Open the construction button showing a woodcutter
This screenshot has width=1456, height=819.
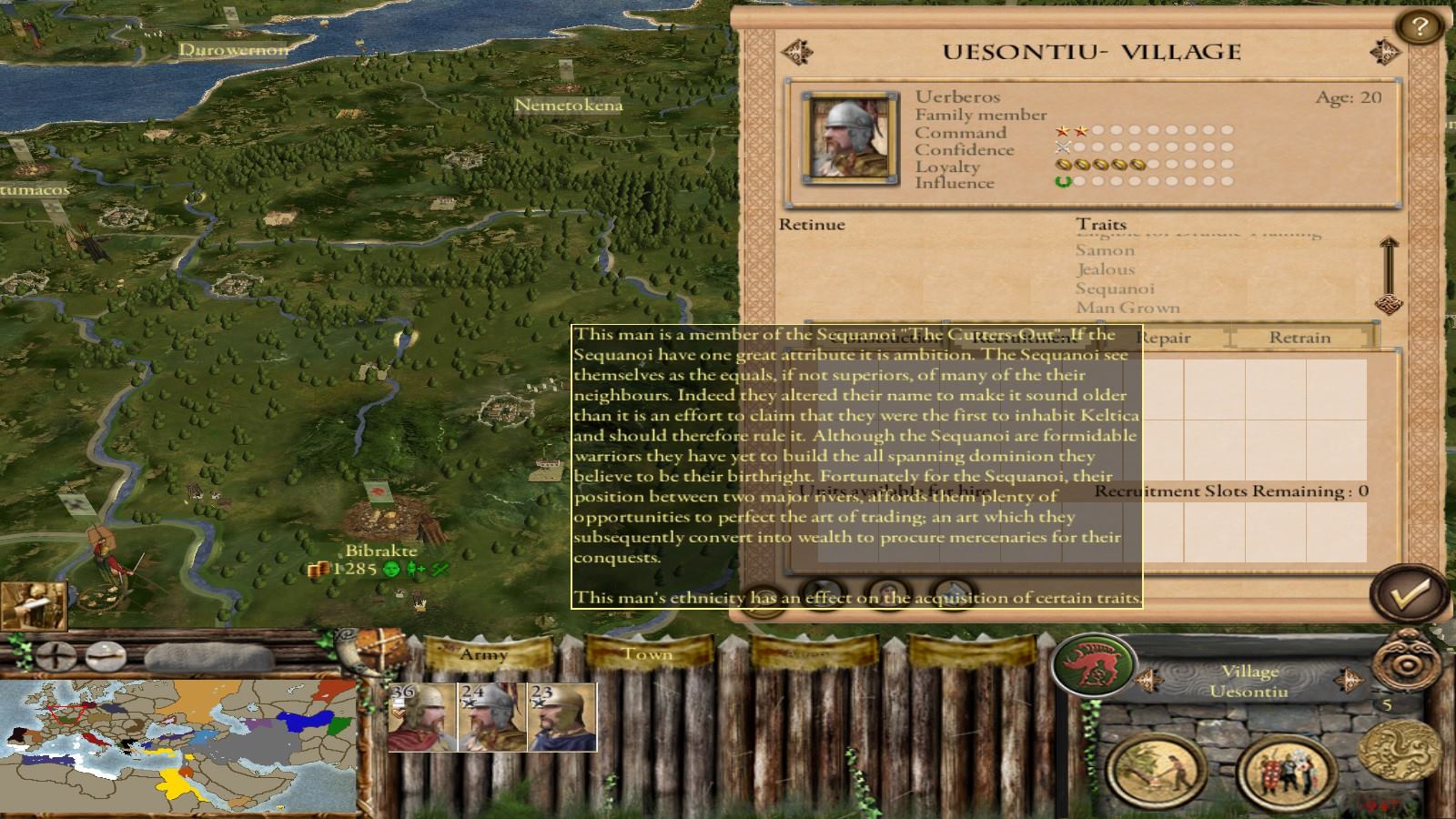[1157, 770]
